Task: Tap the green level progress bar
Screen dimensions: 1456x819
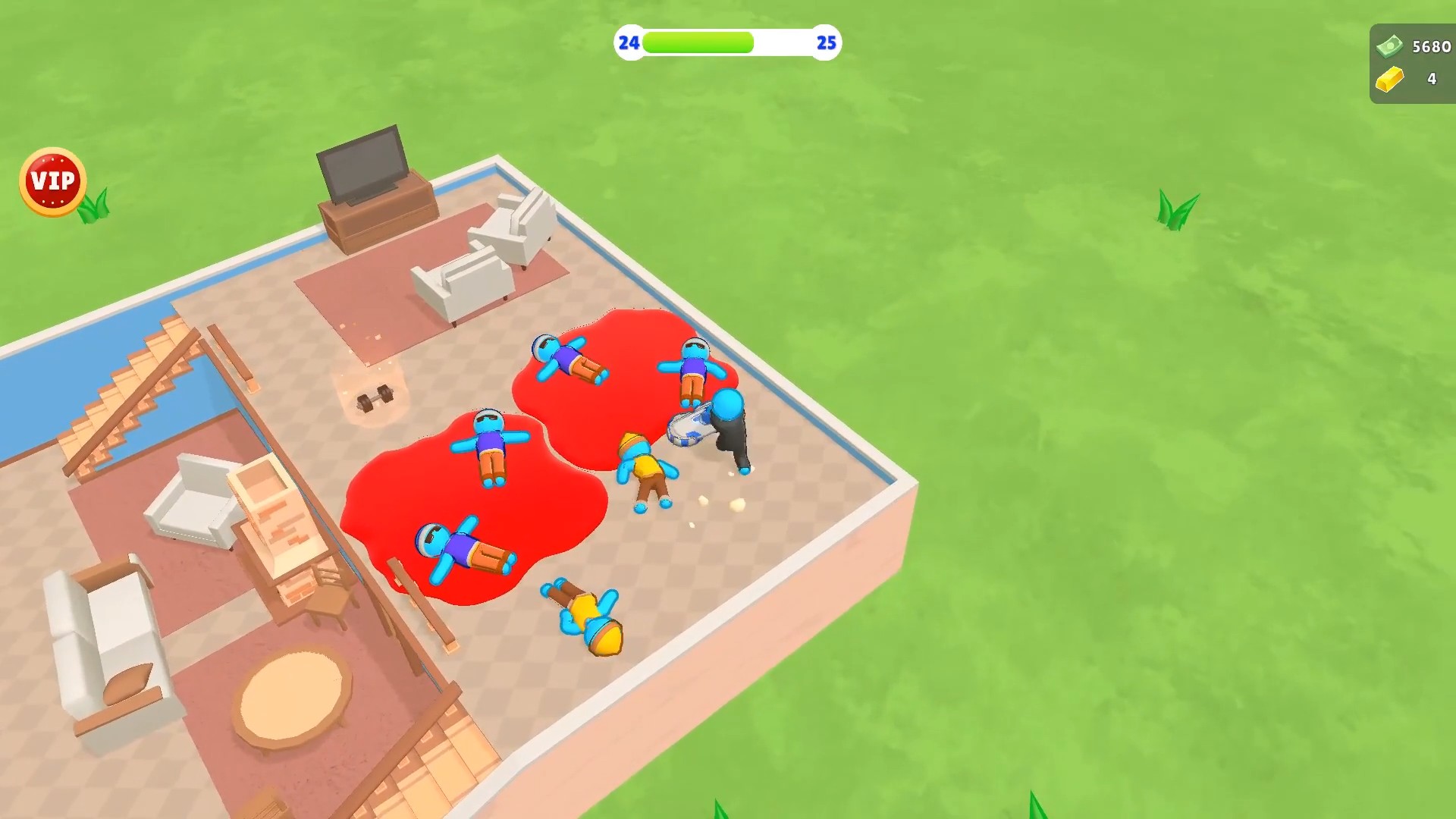Action: [x=698, y=43]
